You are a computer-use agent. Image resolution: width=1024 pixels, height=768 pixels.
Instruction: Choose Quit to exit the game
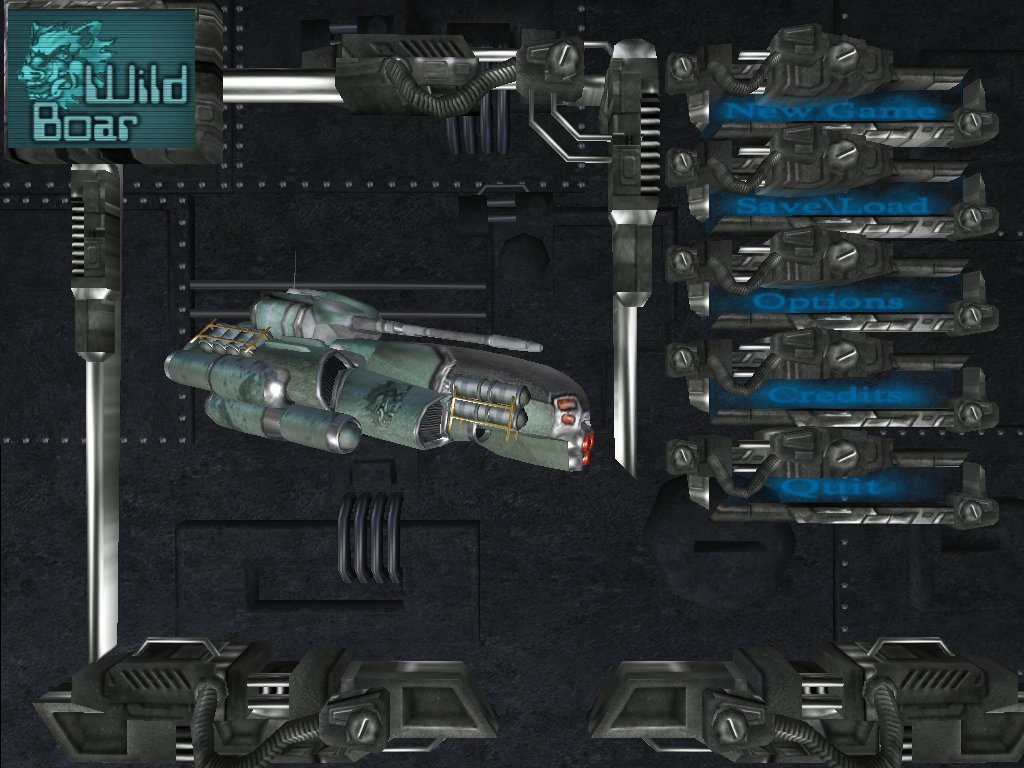click(830, 488)
